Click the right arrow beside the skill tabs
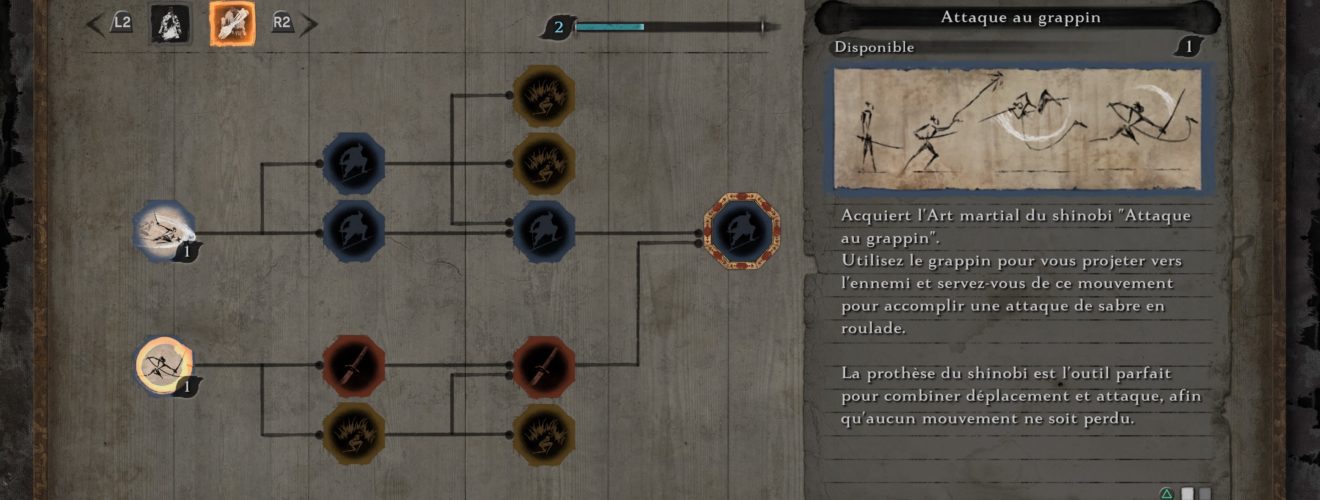 coord(309,24)
